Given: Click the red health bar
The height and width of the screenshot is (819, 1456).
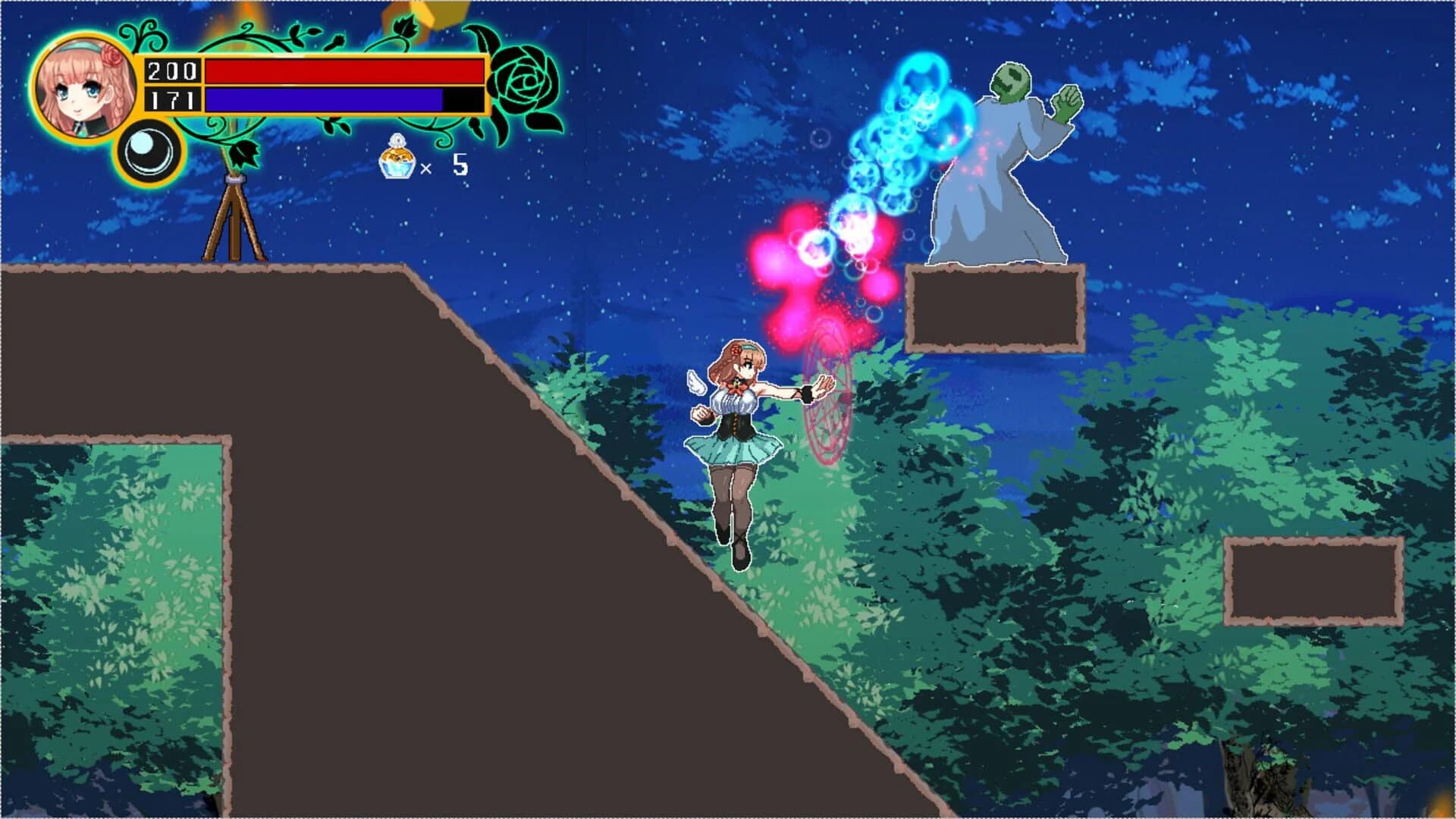Looking at the screenshot, I should pos(341,72).
